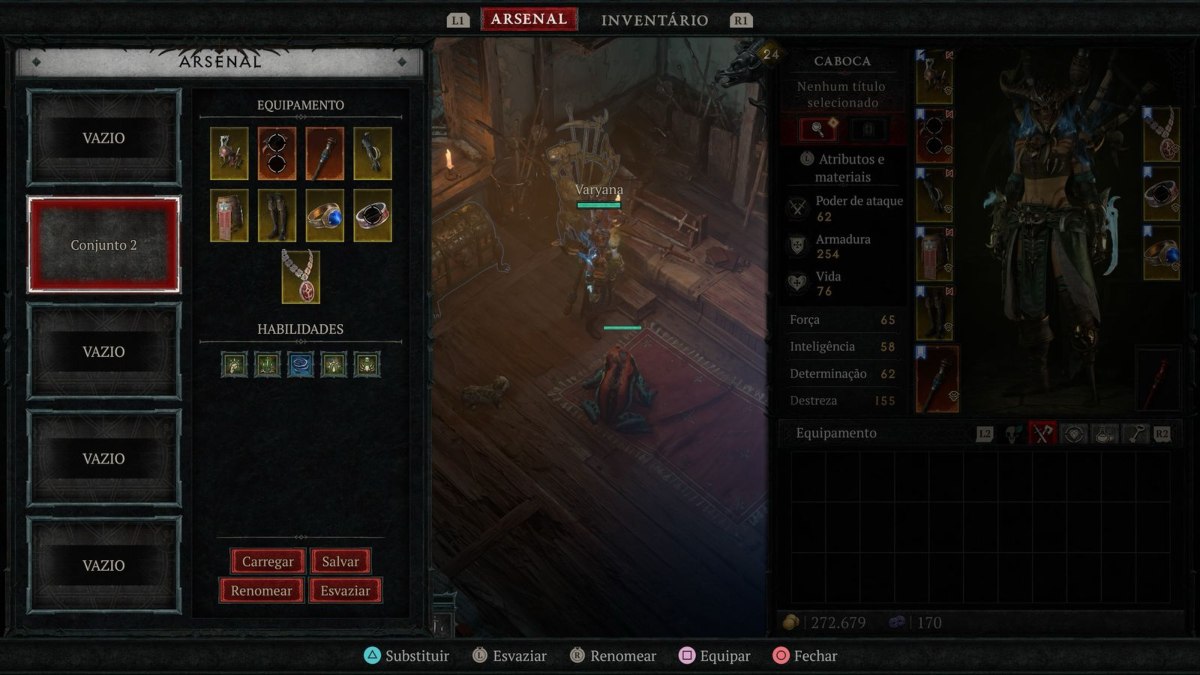
Task: Pick the red pants in the loadout grid
Action: pyautogui.click(x=229, y=215)
